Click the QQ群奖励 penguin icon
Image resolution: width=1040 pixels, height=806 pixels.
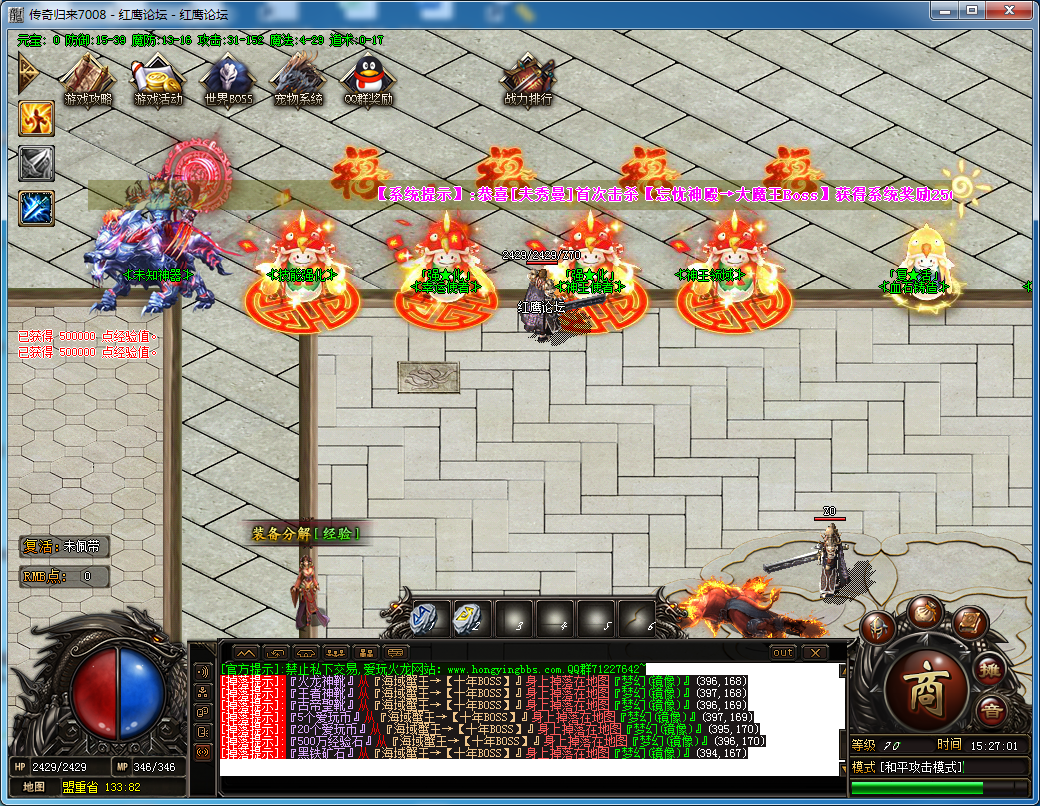tap(368, 77)
